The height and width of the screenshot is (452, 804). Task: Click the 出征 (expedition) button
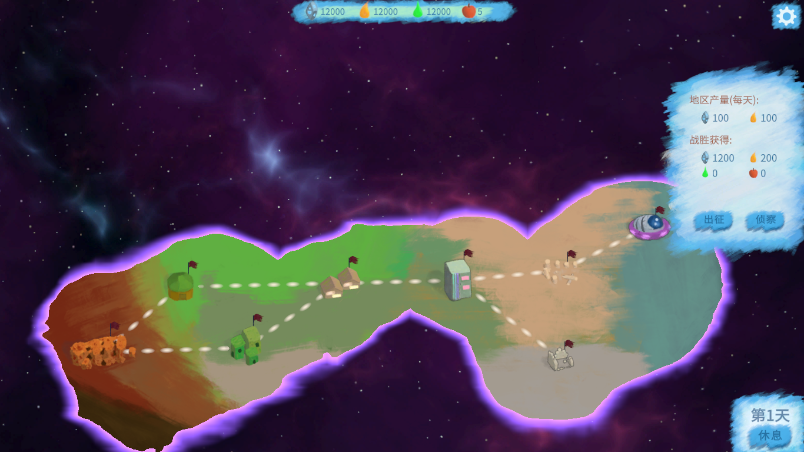click(x=713, y=220)
